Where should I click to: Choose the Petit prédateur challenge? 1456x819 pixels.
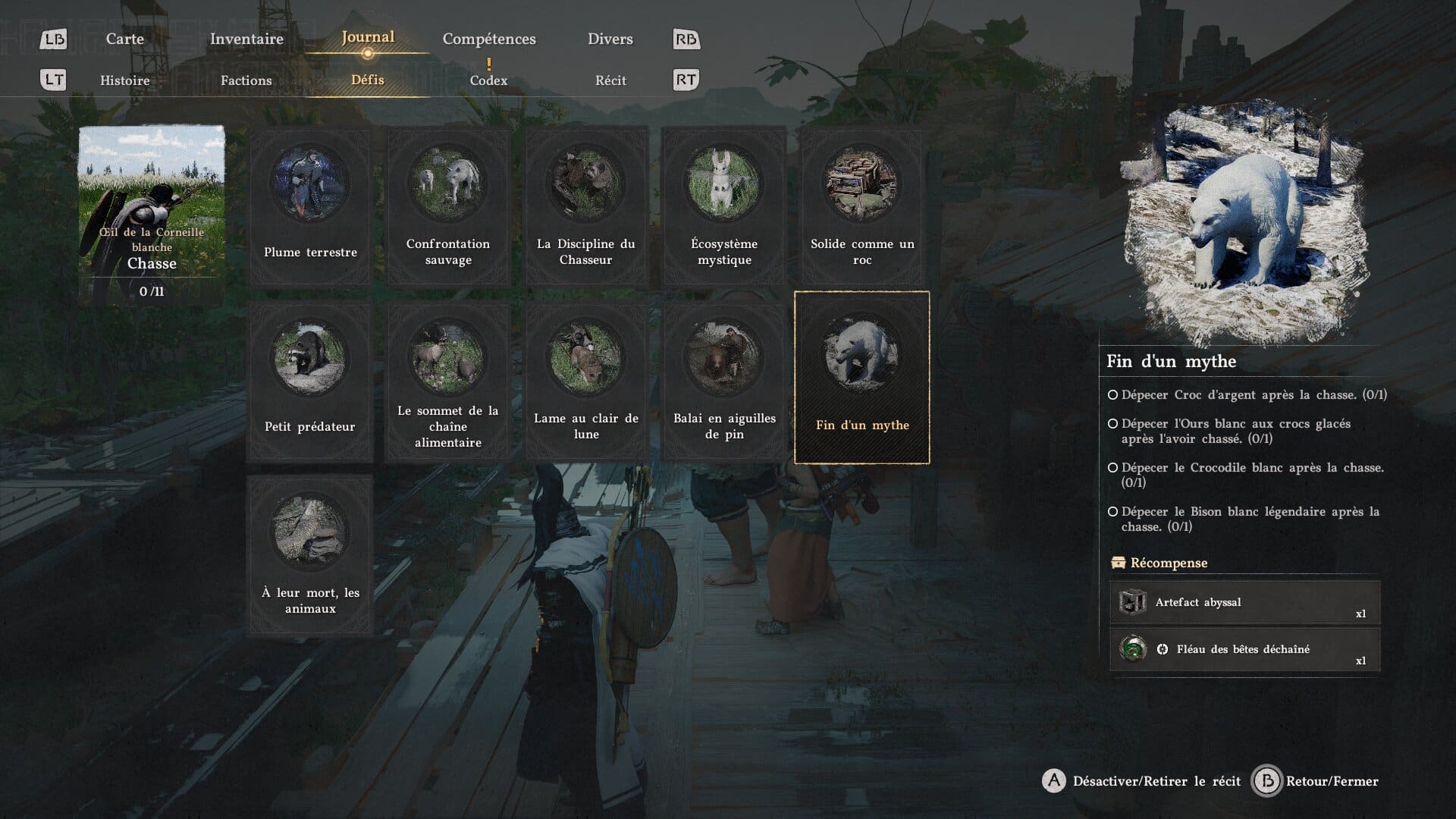pos(310,381)
